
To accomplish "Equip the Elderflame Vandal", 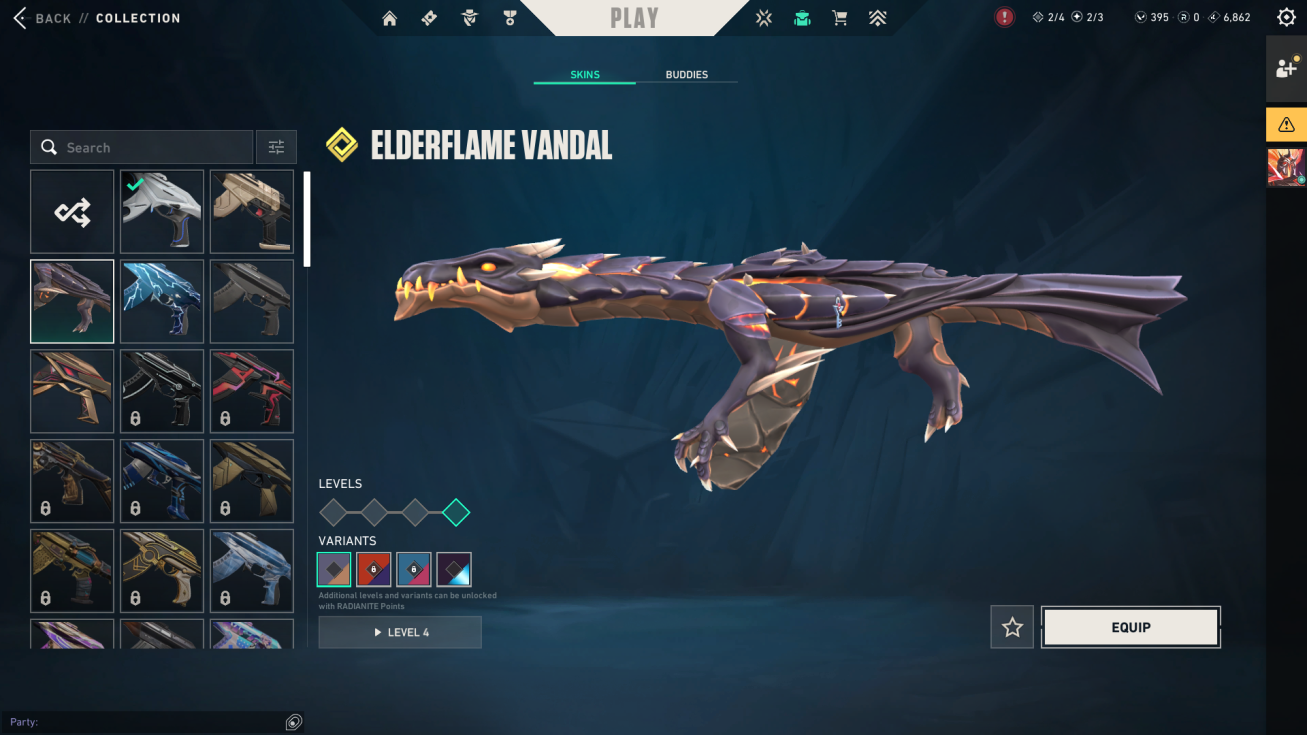I will tap(1130, 627).
